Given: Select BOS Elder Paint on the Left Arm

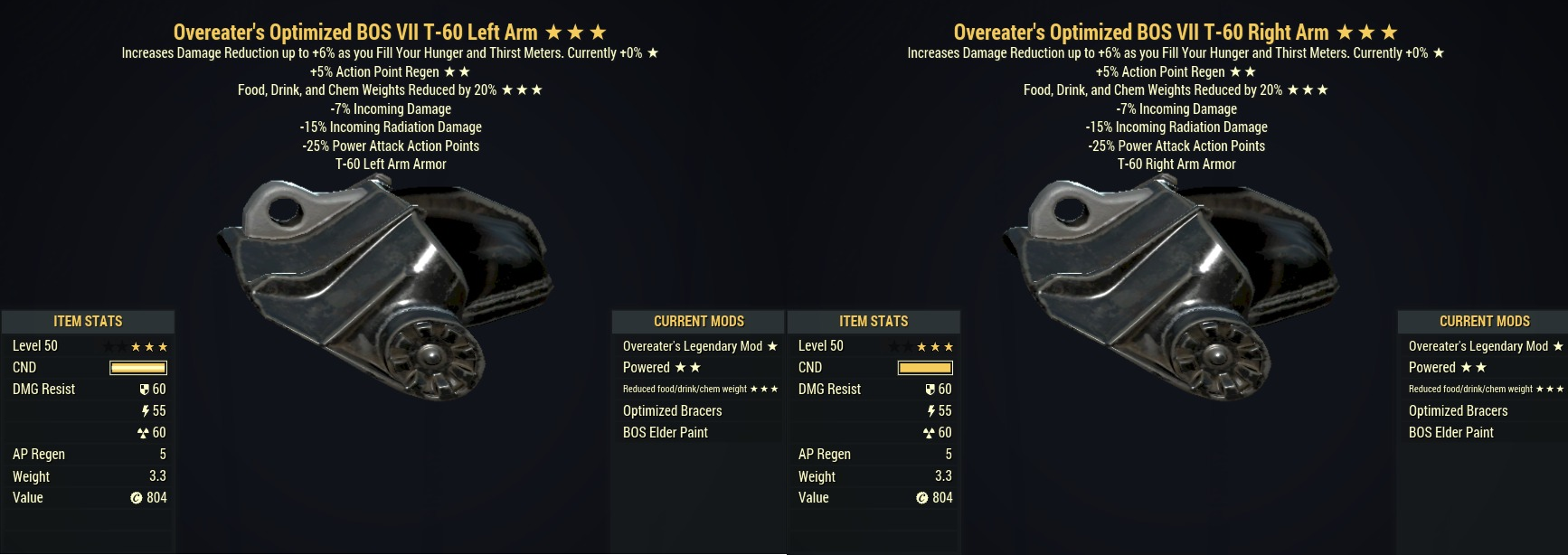Looking at the screenshot, I should (x=666, y=432).
